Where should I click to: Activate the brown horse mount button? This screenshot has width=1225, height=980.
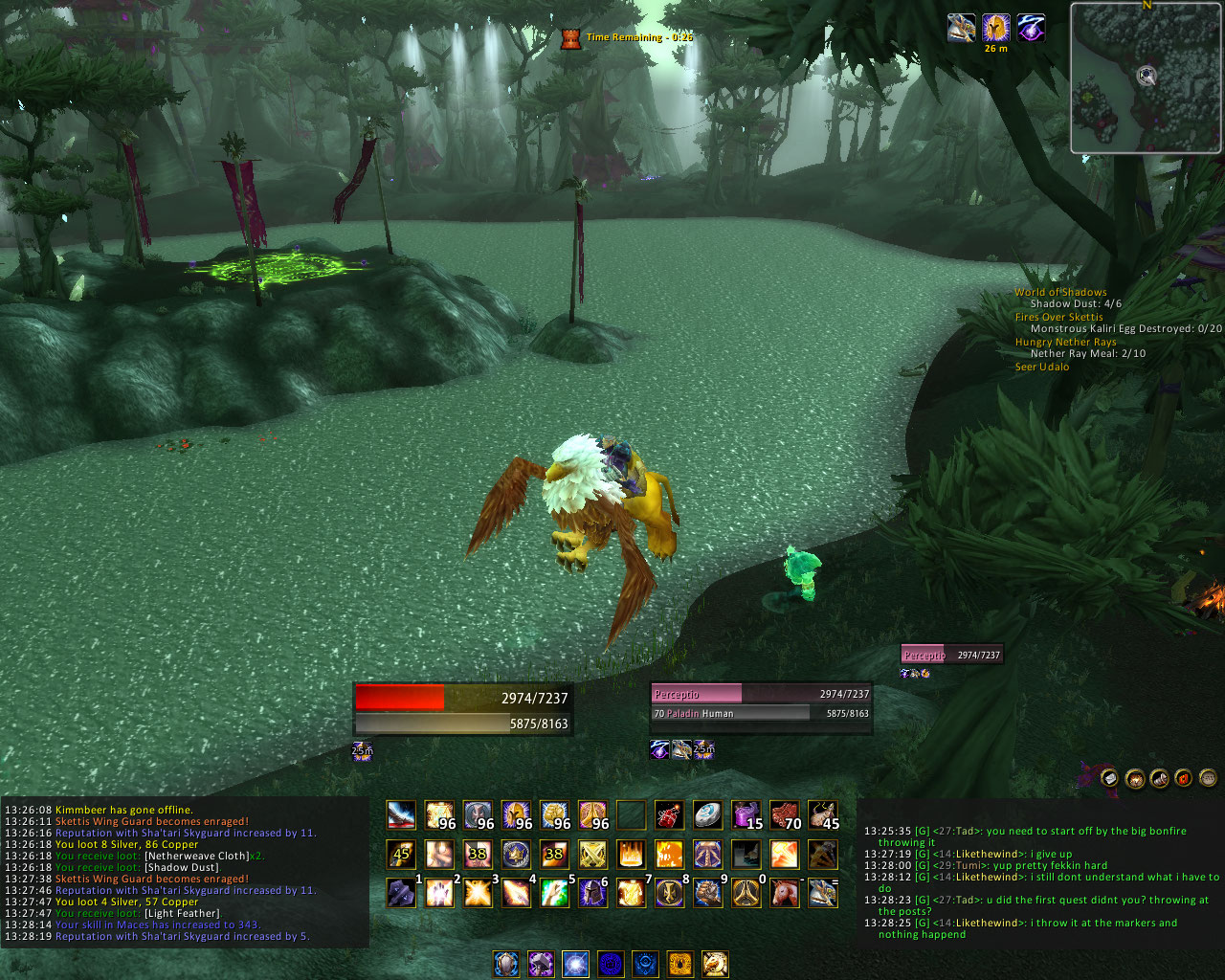(x=784, y=893)
